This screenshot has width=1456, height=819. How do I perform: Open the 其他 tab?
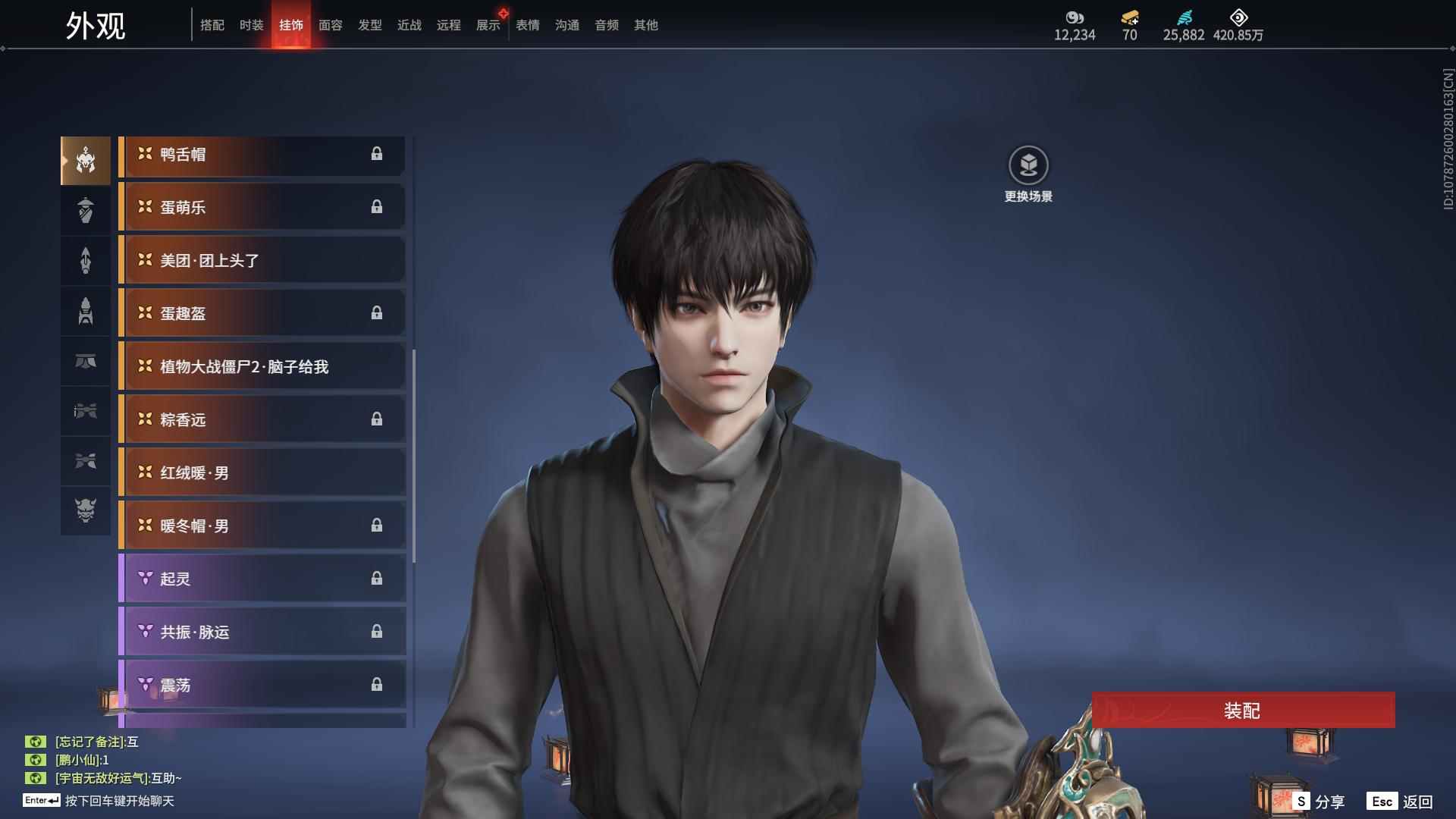point(645,25)
